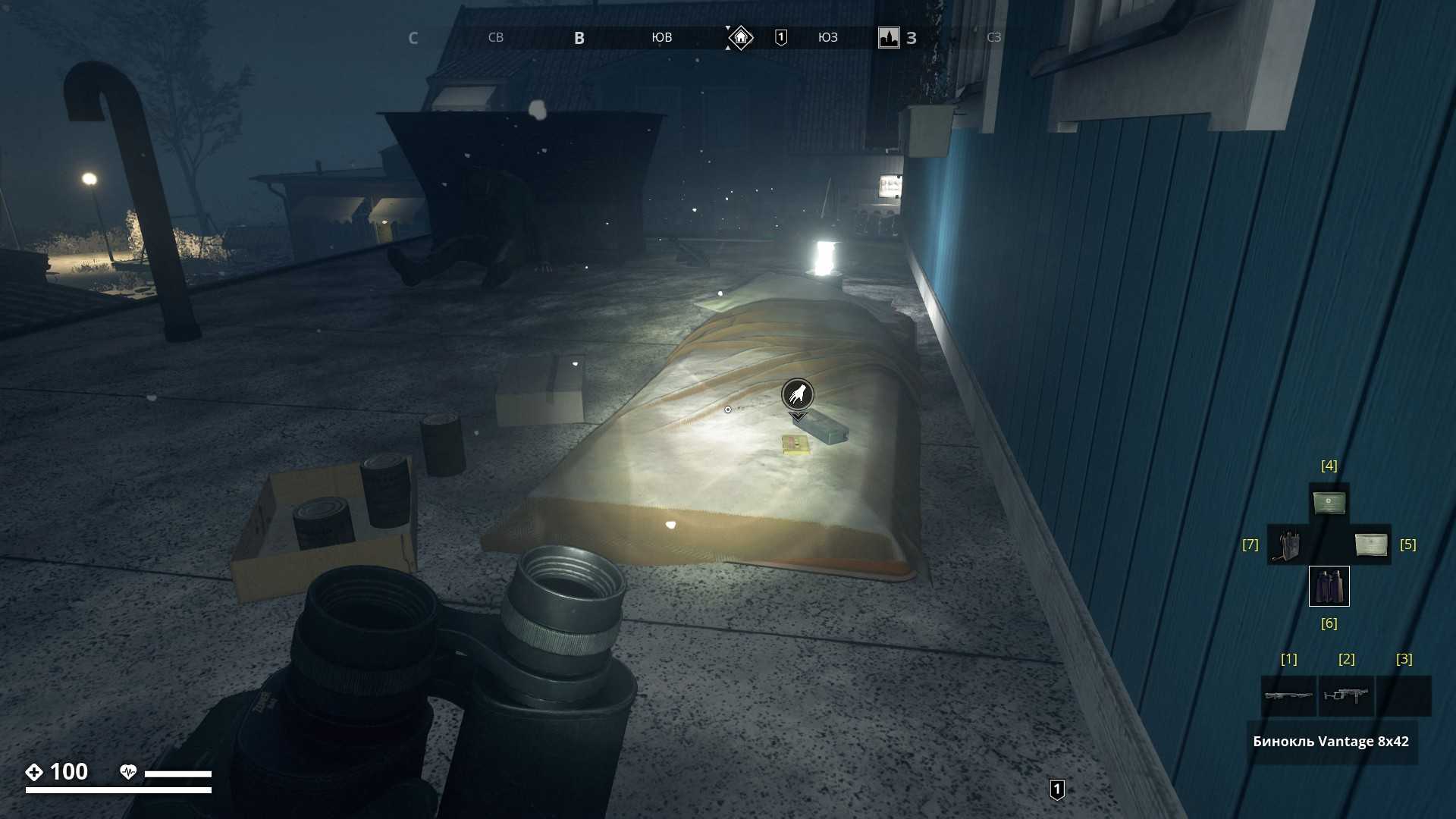Select the field radio item slot
This screenshot has width=1456, height=819.
[1287, 544]
